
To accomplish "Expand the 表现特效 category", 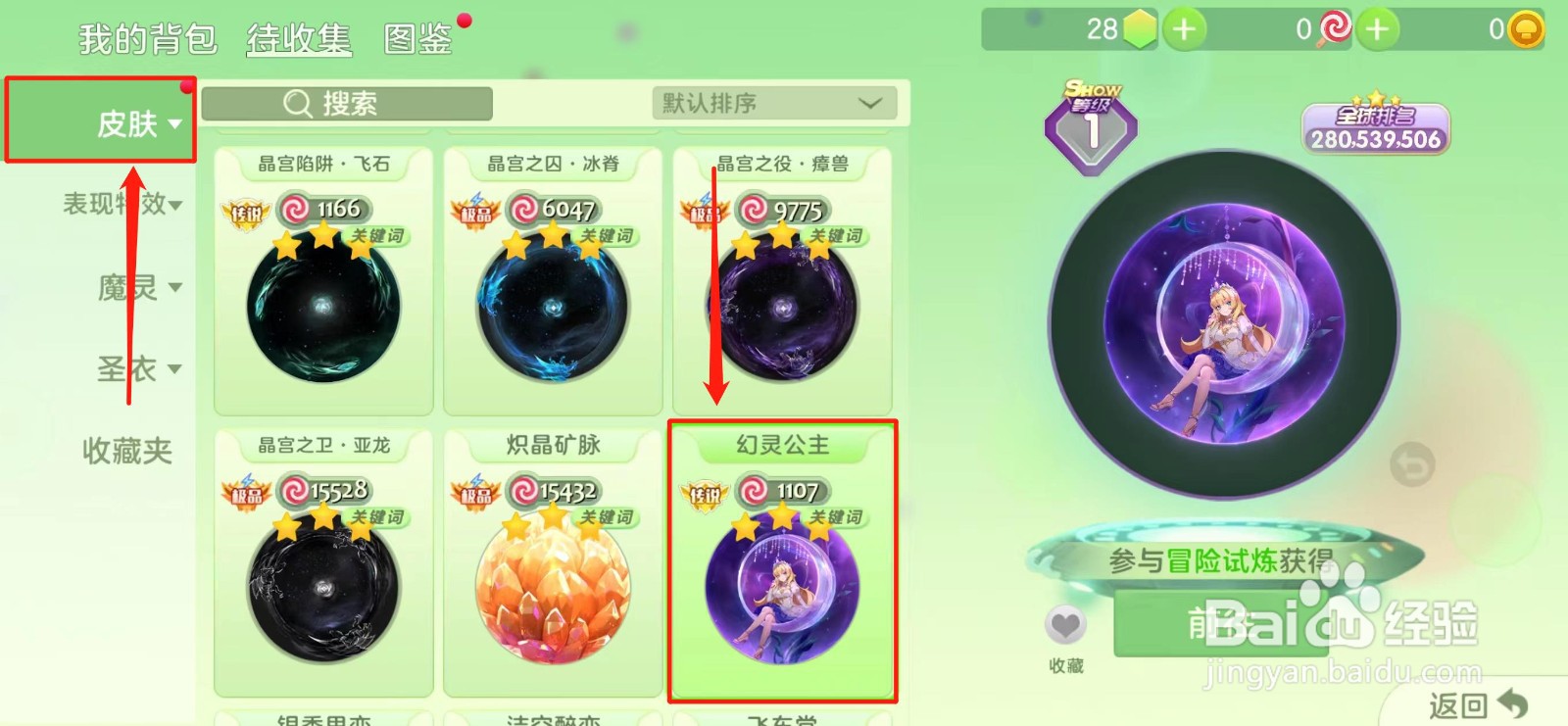I will (x=118, y=204).
